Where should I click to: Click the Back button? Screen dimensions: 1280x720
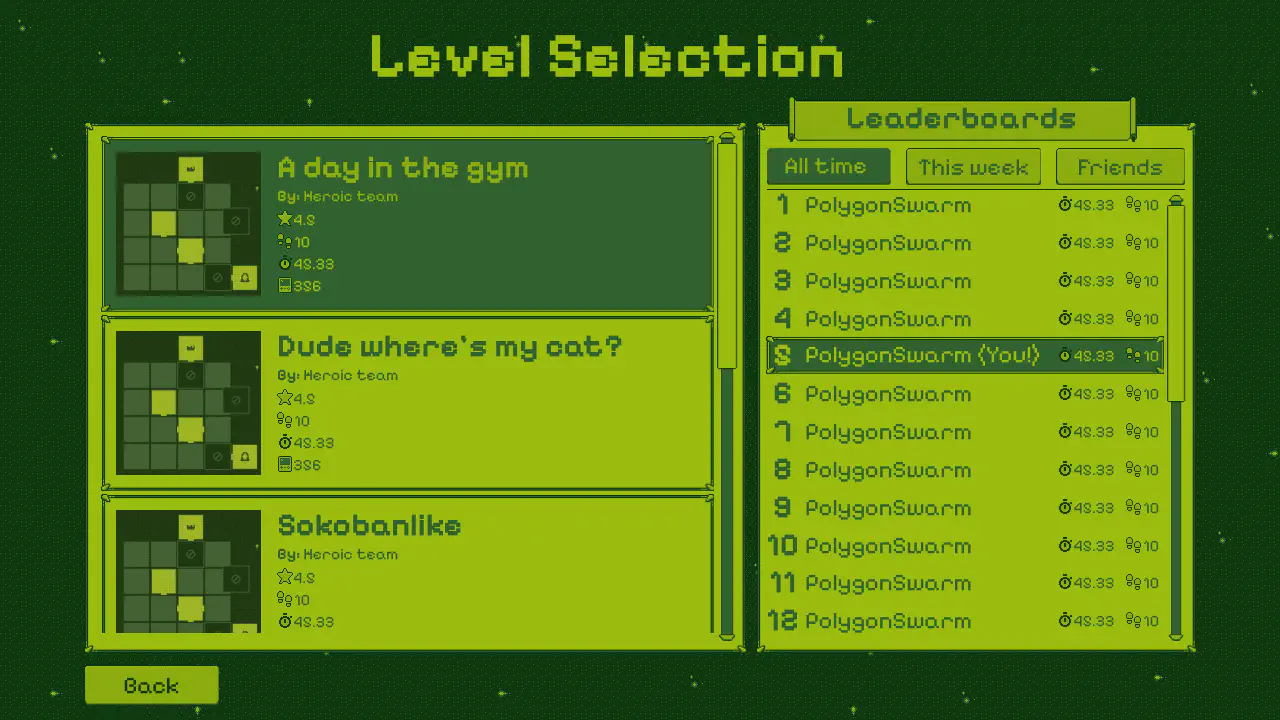click(x=151, y=685)
